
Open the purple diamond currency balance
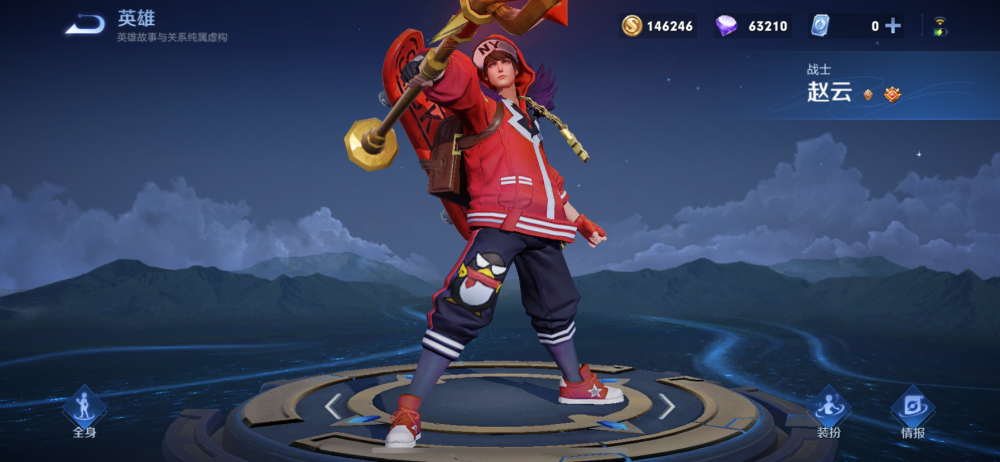[752, 26]
